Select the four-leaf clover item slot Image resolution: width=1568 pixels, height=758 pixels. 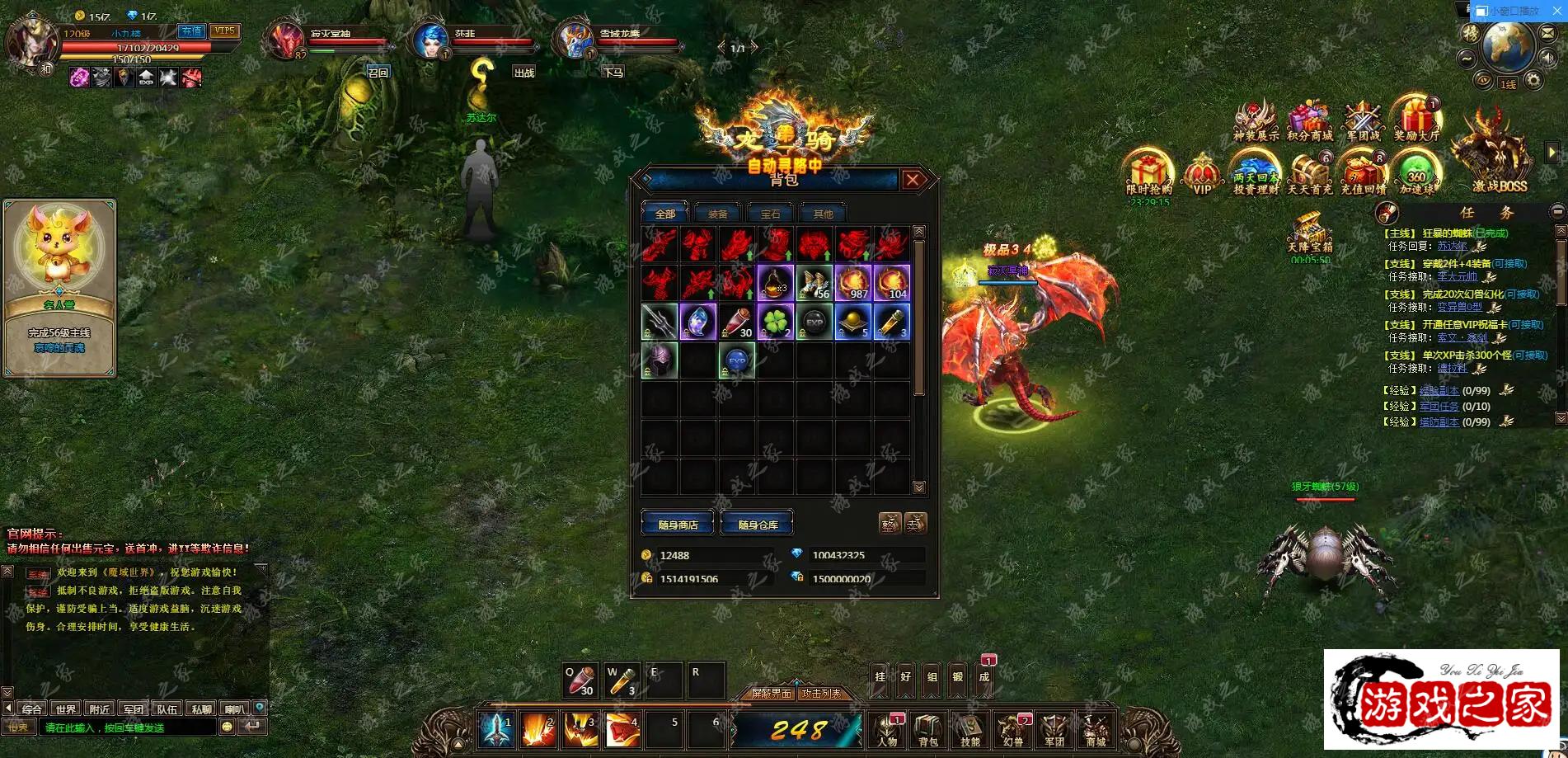[x=775, y=322]
